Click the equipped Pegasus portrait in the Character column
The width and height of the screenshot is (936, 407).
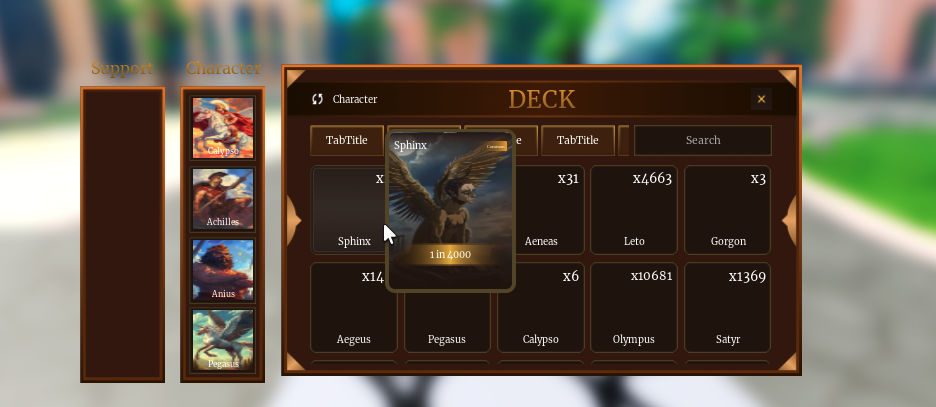tap(223, 340)
